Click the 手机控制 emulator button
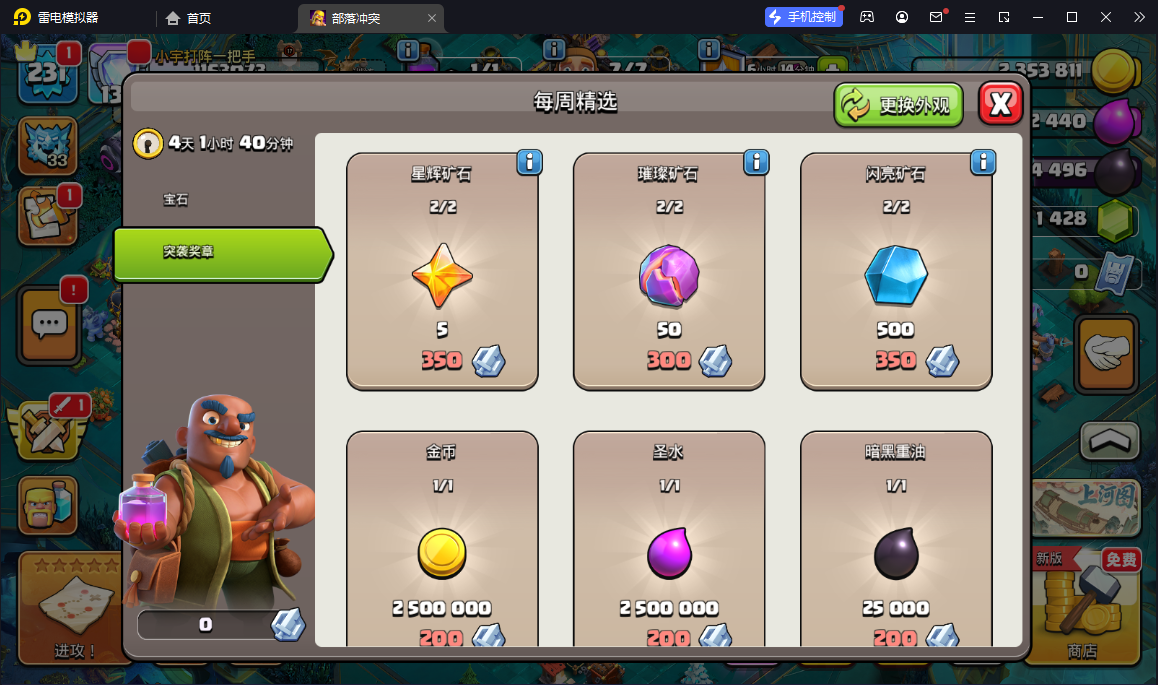The height and width of the screenshot is (685, 1158). point(802,17)
